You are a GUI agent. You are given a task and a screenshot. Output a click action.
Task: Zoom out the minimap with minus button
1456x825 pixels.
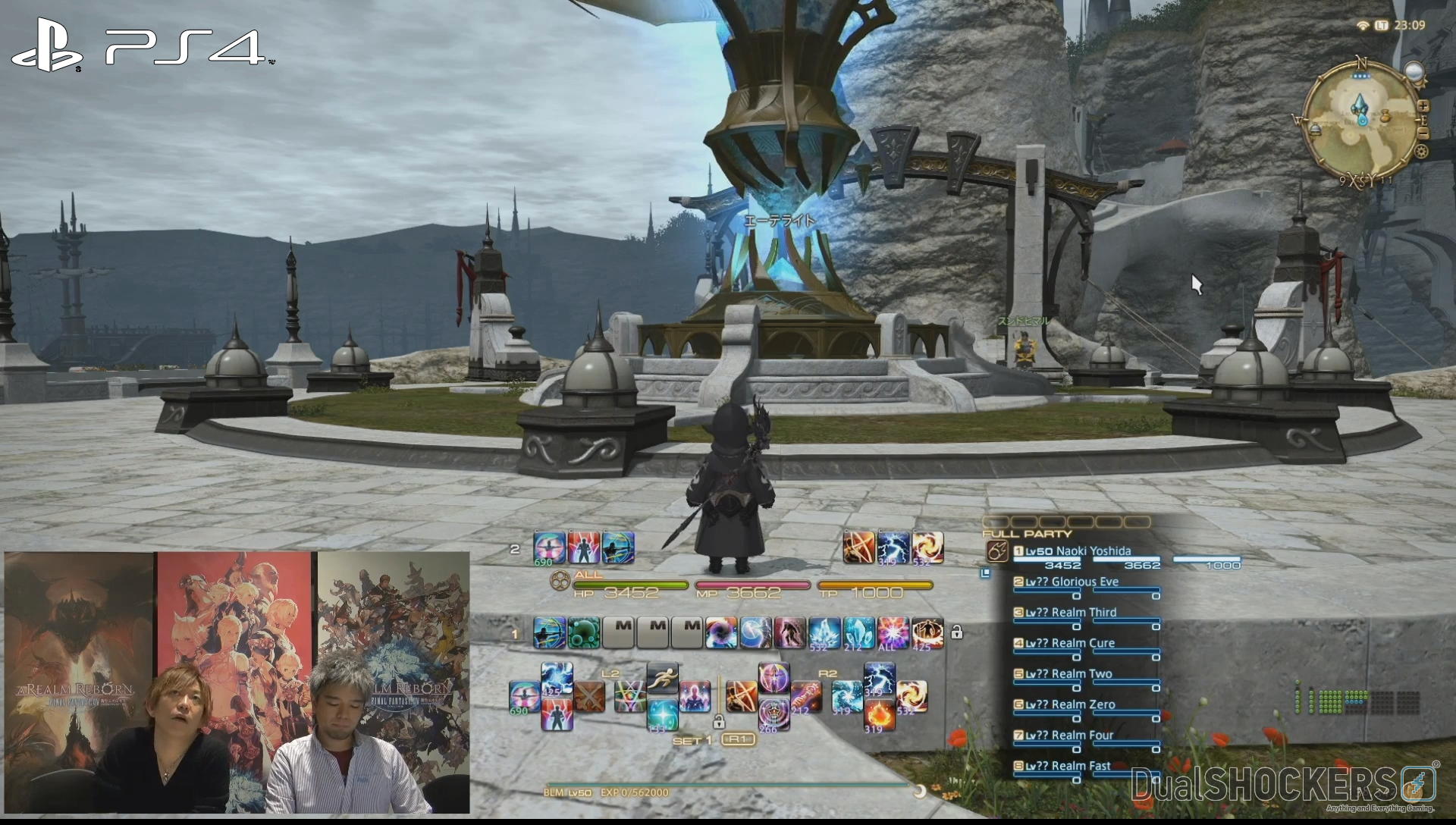(x=1423, y=133)
